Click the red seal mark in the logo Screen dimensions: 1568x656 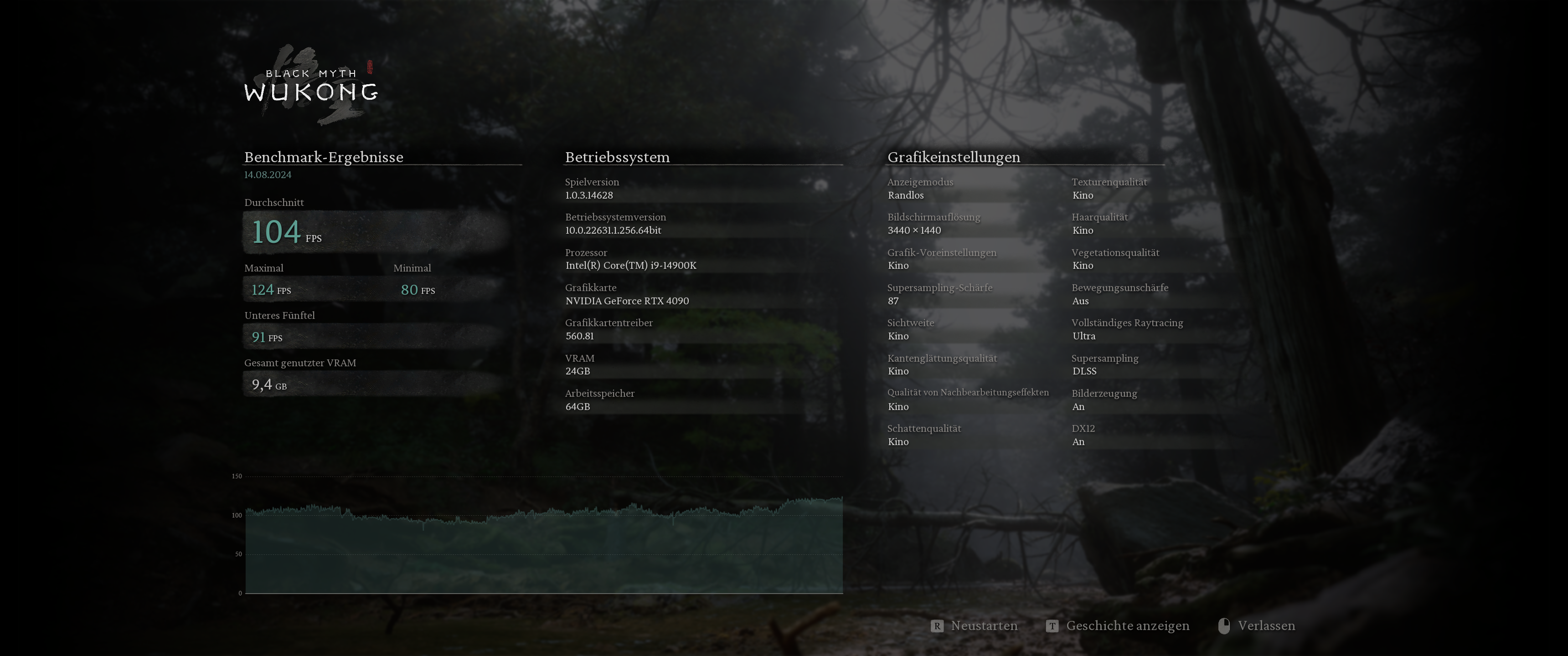pyautogui.click(x=370, y=67)
